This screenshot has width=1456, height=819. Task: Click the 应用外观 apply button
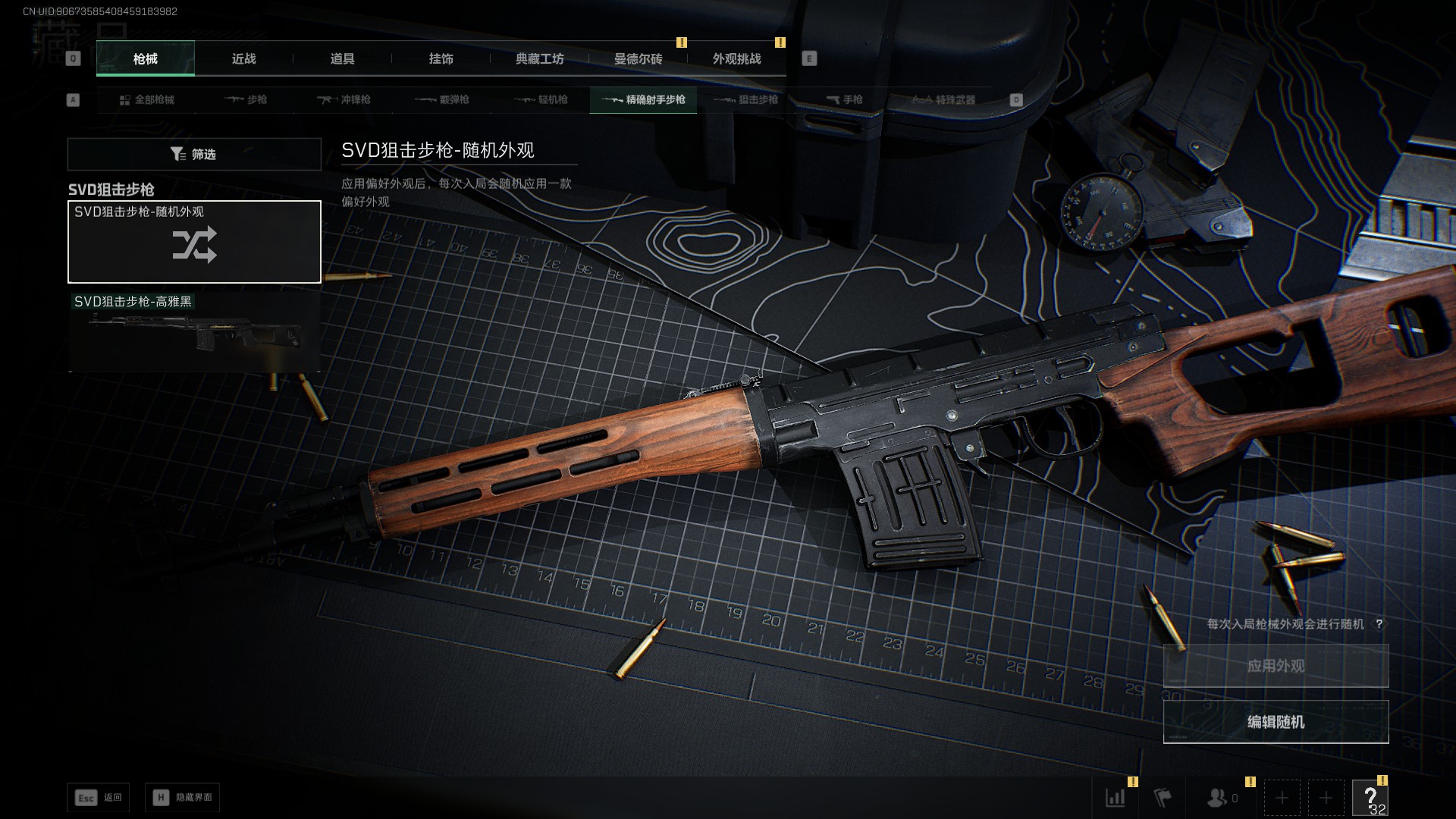pyautogui.click(x=1276, y=666)
